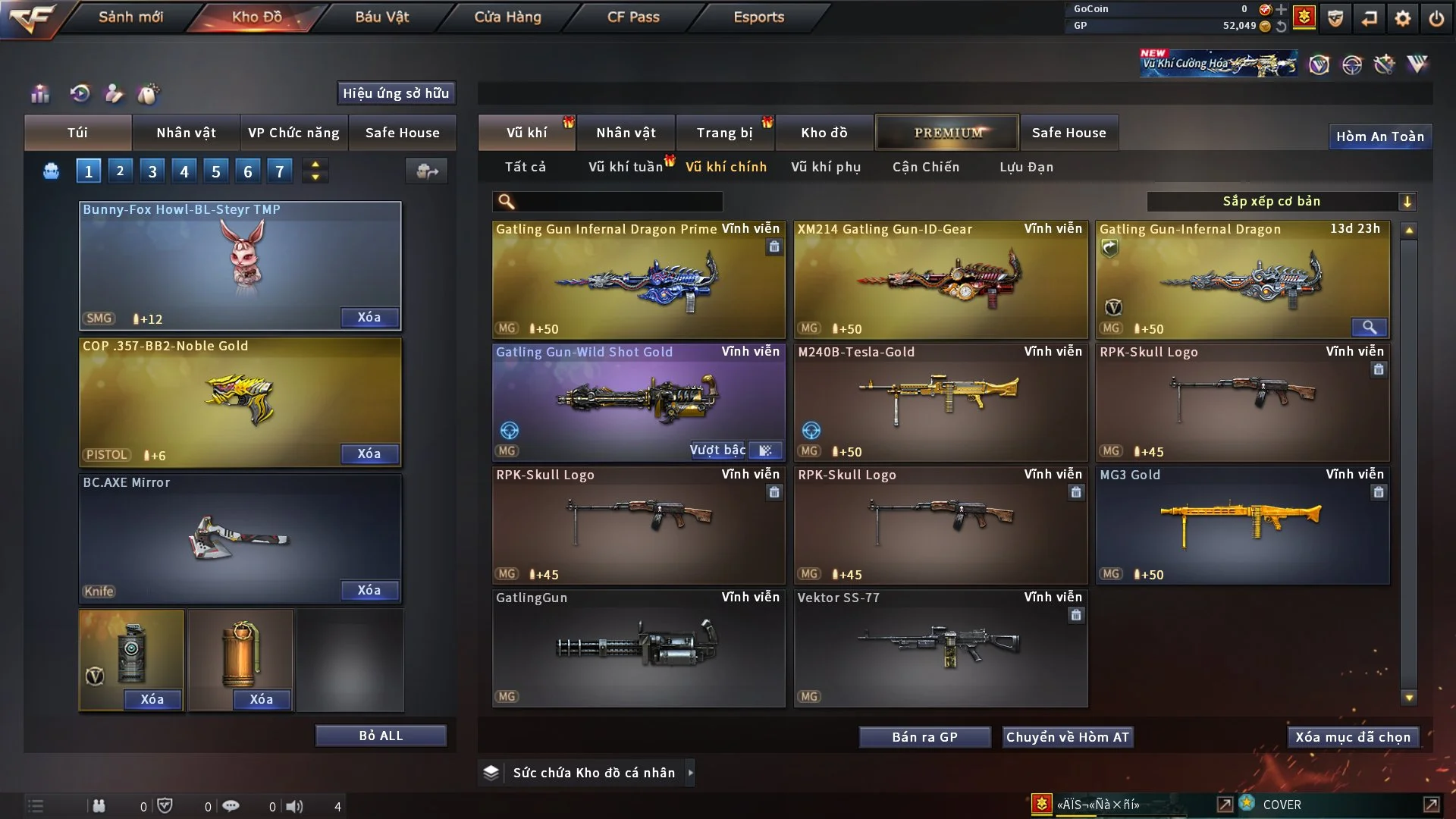Select the MG3 Gold weapon card

tap(1242, 525)
